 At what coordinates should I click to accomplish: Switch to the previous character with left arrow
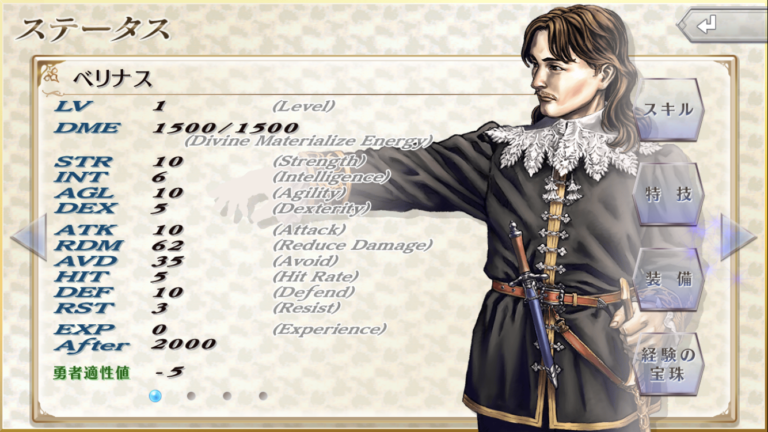pyautogui.click(x=27, y=238)
